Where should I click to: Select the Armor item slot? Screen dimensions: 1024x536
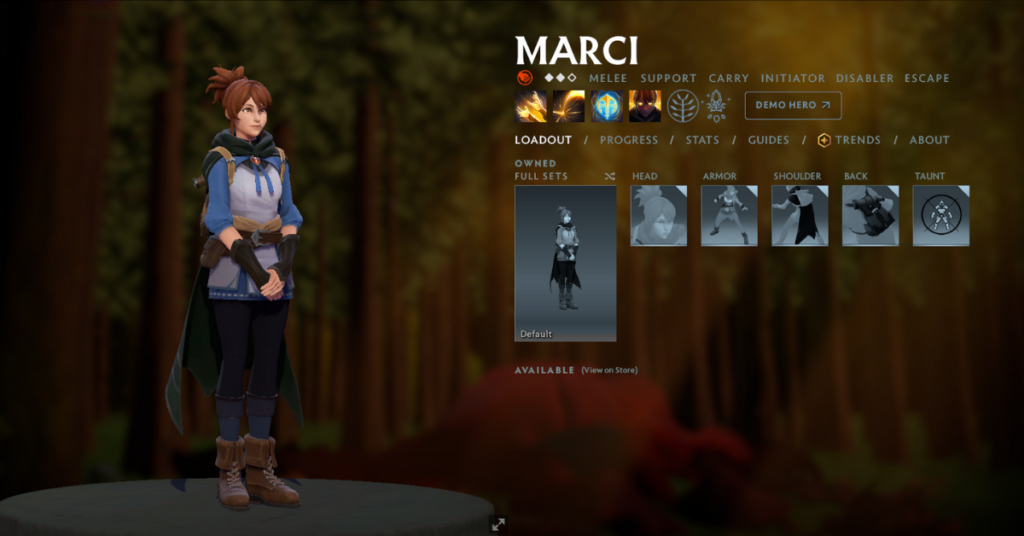point(729,215)
